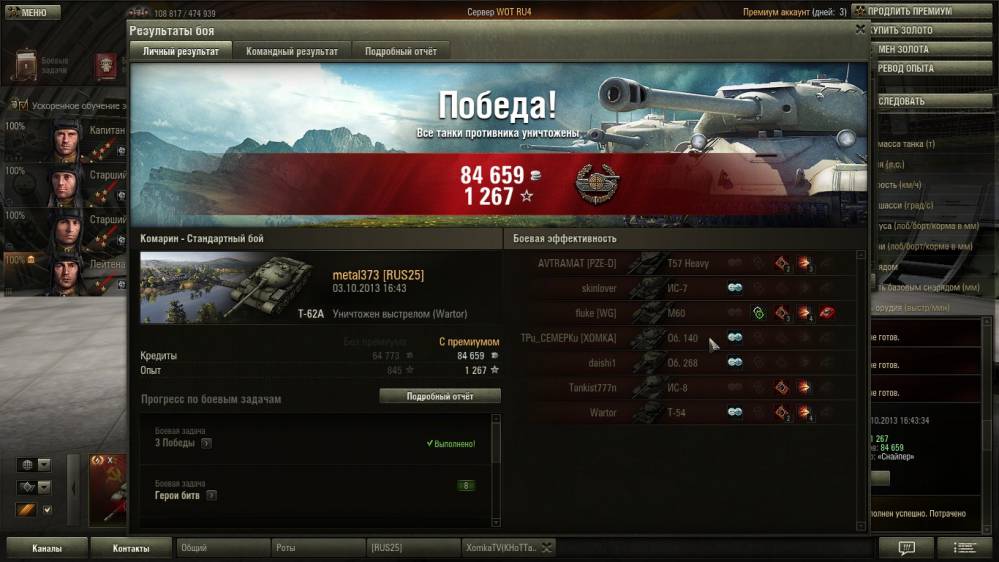The height and width of the screenshot is (562, 999).
Task: Click the Подробный отчёт button under credits
Action: pyautogui.click(x=439, y=396)
